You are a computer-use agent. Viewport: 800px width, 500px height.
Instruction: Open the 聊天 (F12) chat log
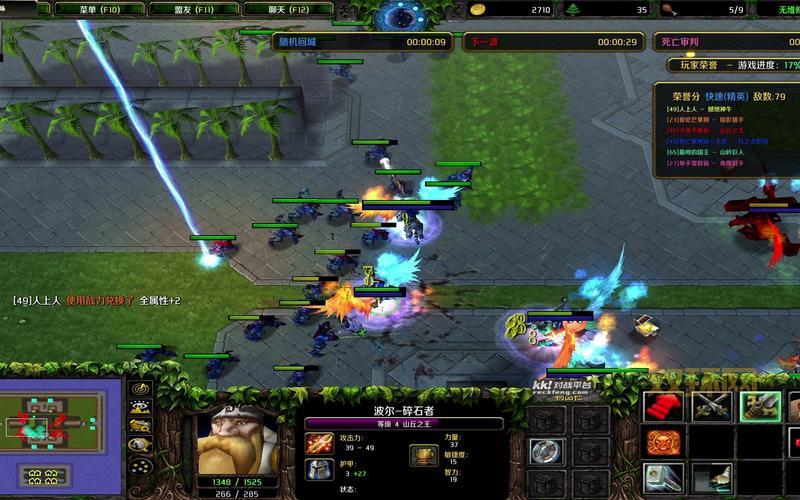254,9
